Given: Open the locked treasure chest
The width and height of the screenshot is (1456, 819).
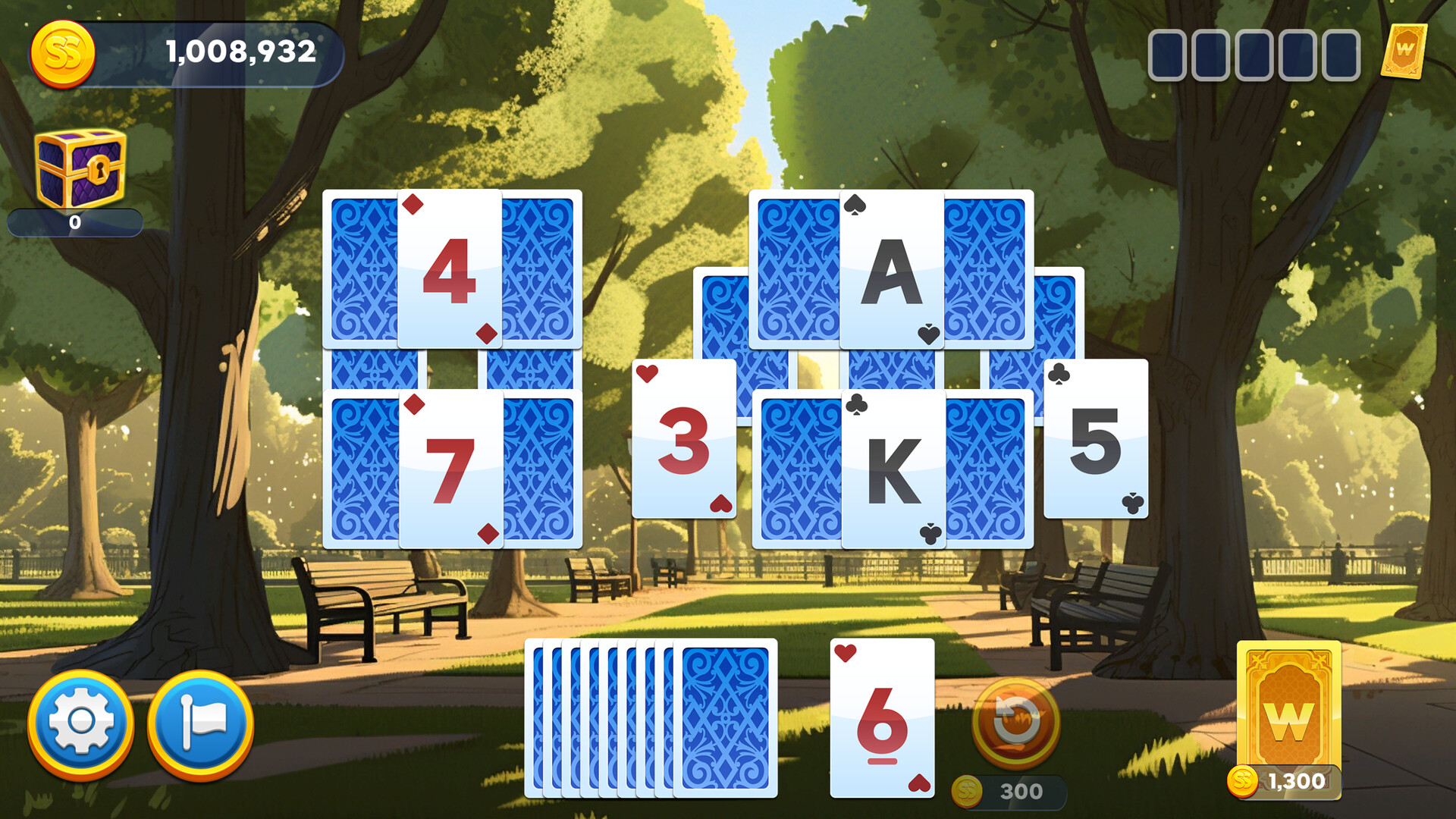Looking at the screenshot, I should (x=79, y=165).
